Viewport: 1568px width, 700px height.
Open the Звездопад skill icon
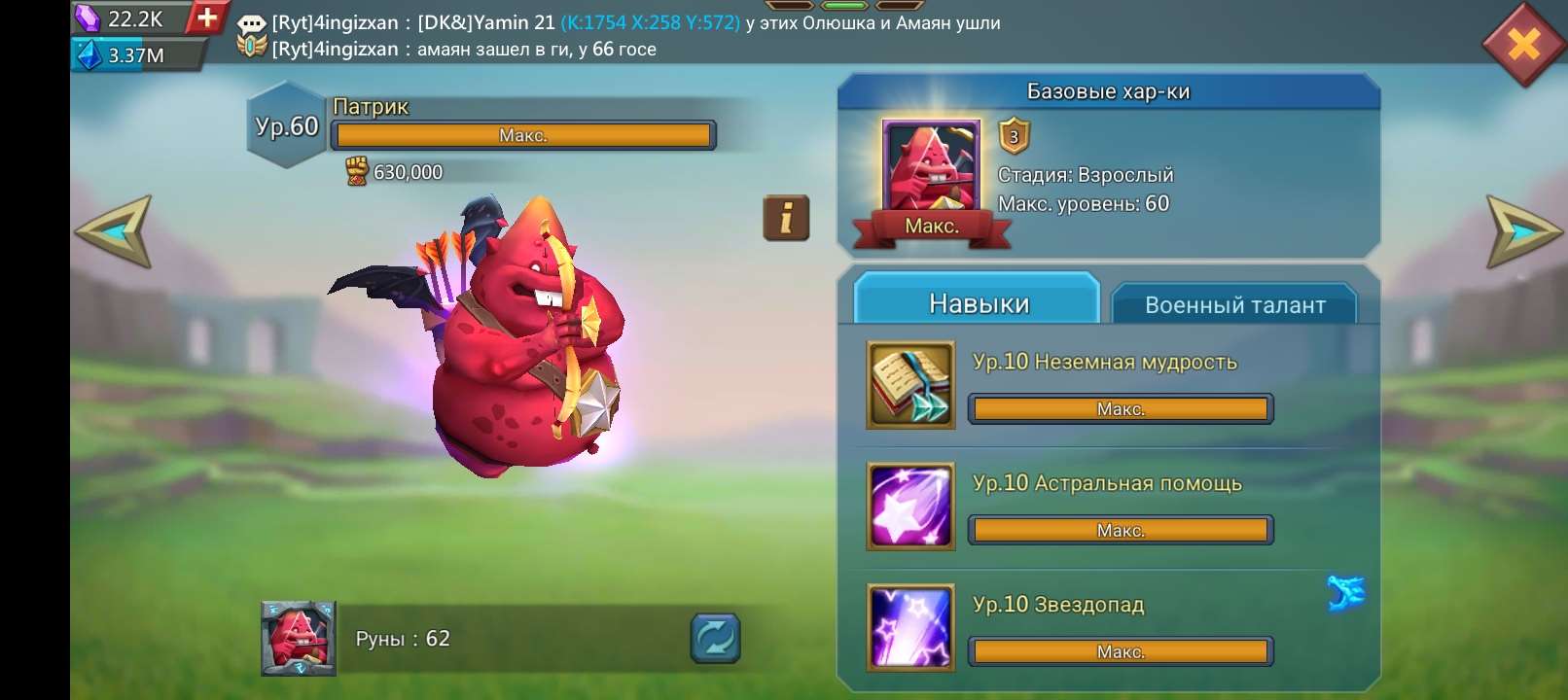(909, 628)
